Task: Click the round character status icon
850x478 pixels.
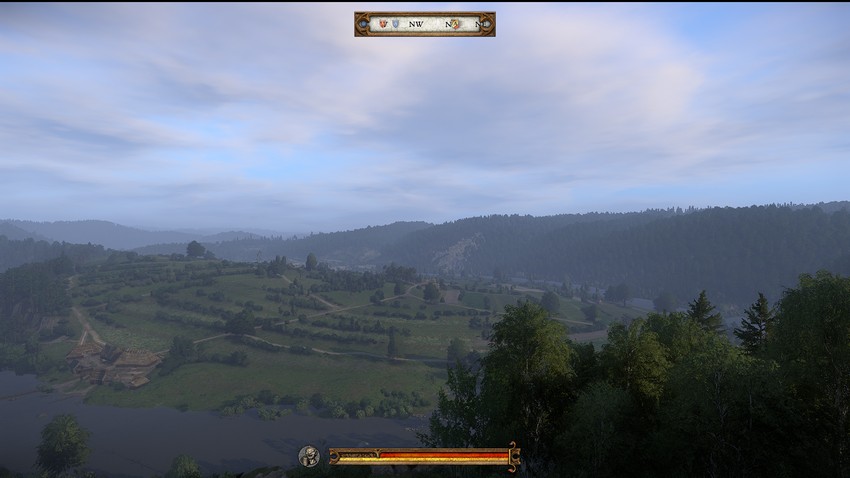Action: point(308,456)
